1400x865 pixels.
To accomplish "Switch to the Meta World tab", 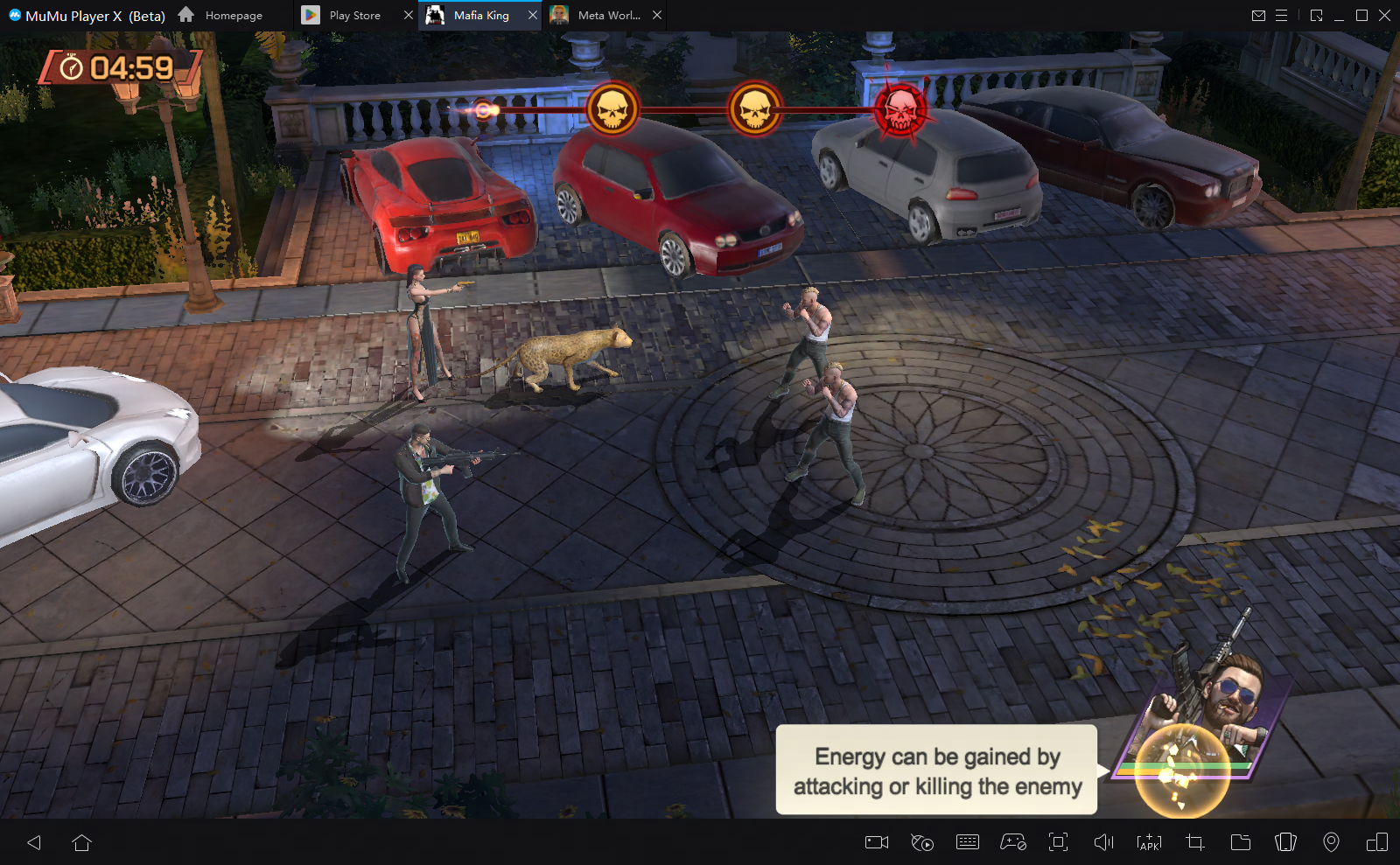I will point(605,15).
